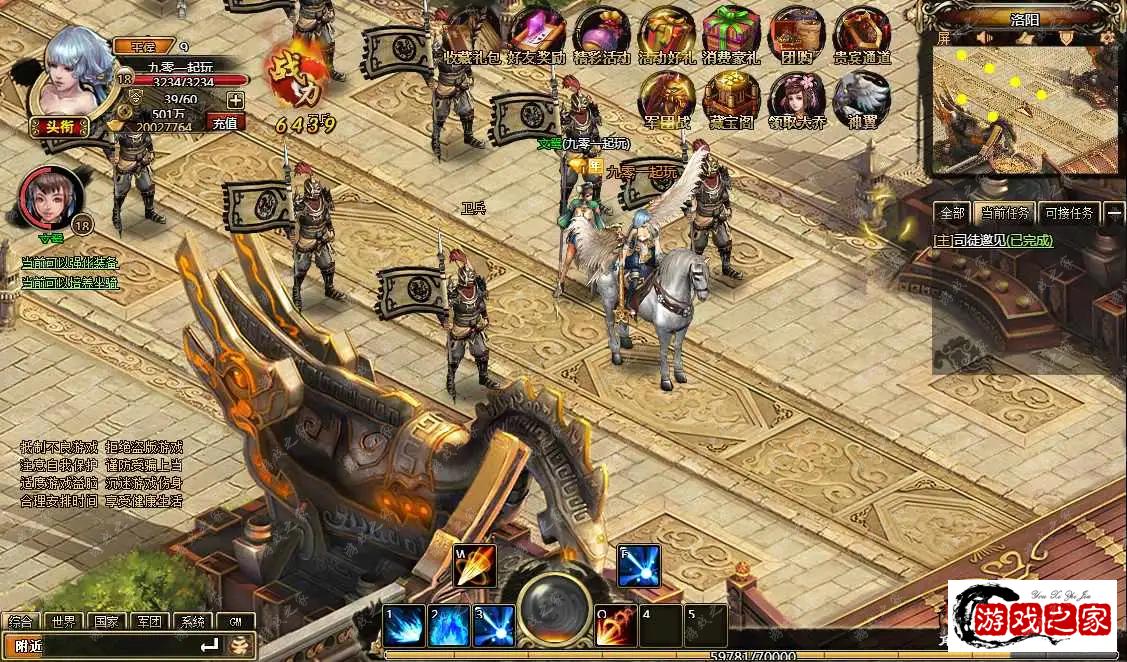Switch chat to the 军团 legion tab
The width and height of the screenshot is (1127, 662).
[149, 621]
